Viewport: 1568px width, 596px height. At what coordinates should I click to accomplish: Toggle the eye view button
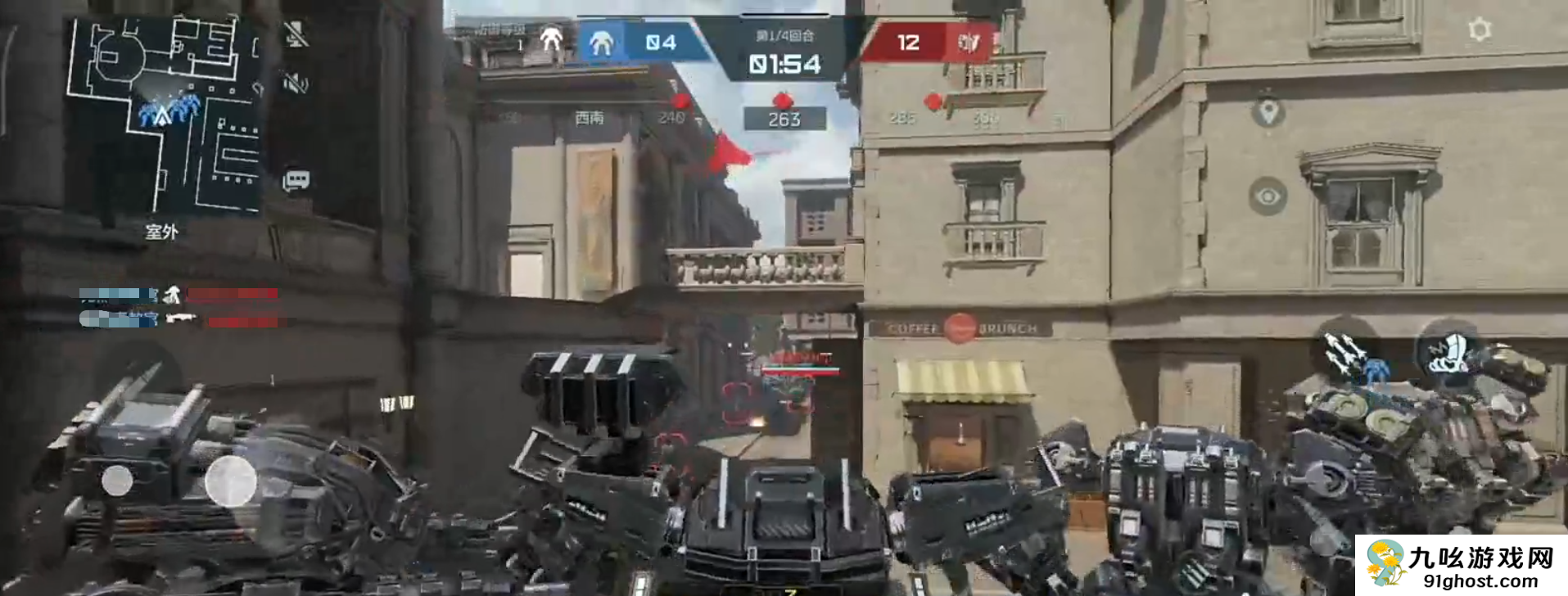point(1268,196)
